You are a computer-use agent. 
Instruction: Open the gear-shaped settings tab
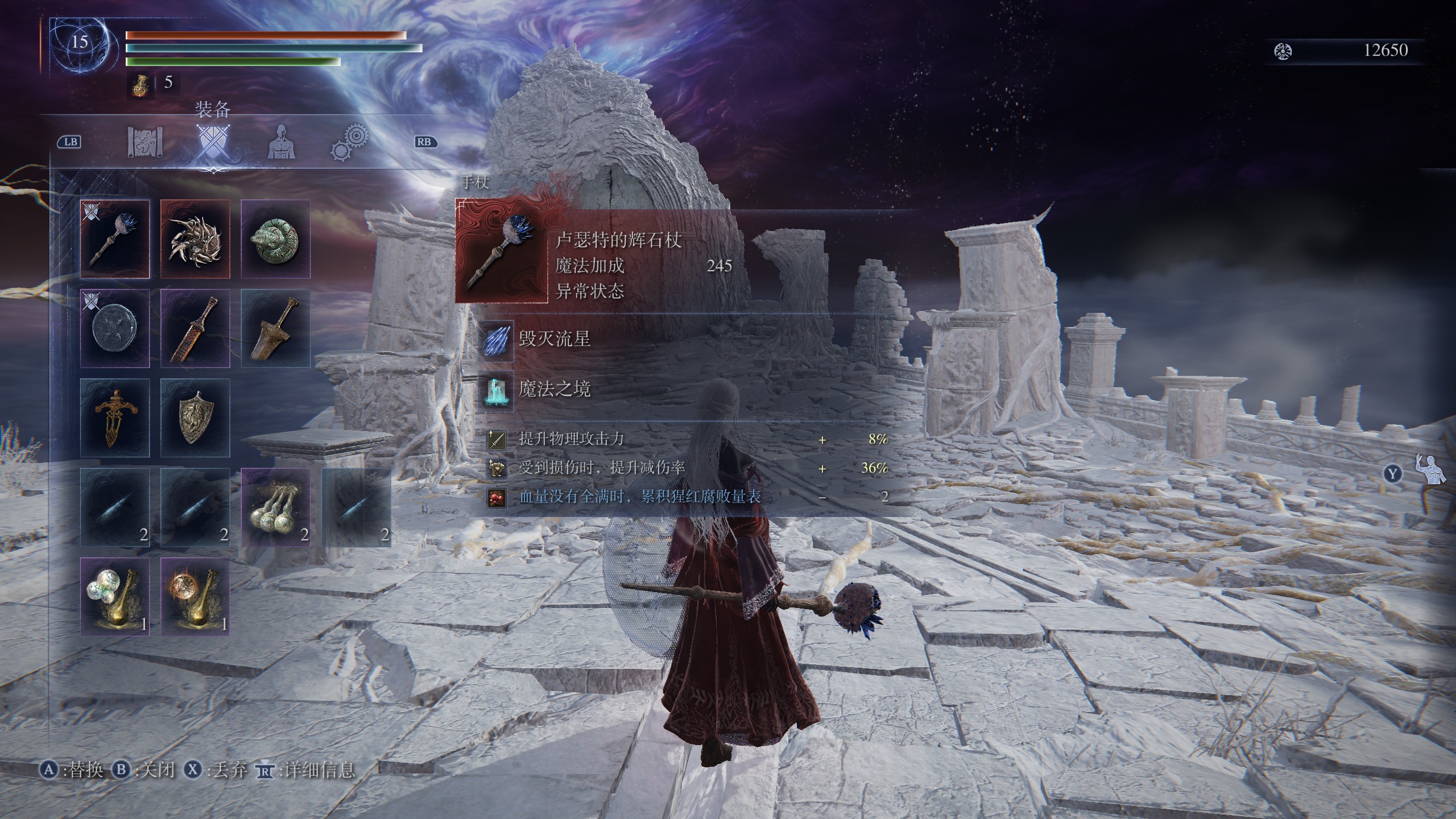click(349, 142)
